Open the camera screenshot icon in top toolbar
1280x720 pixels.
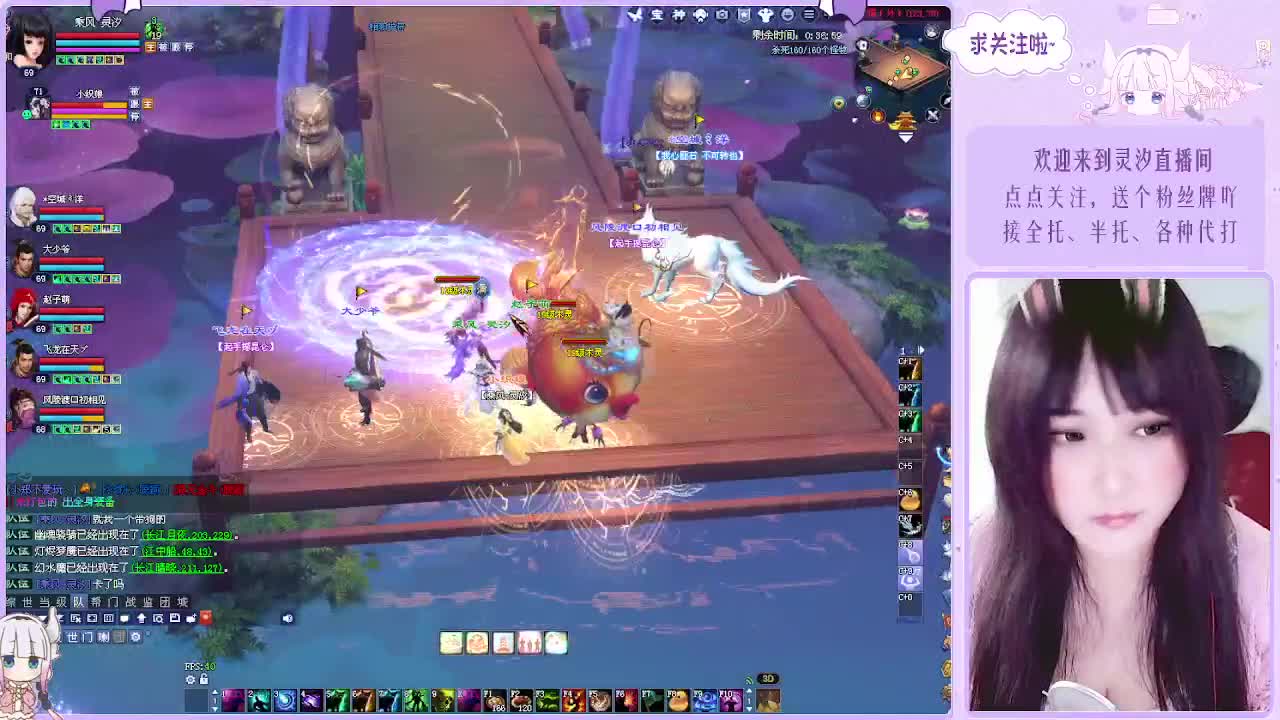(x=721, y=15)
